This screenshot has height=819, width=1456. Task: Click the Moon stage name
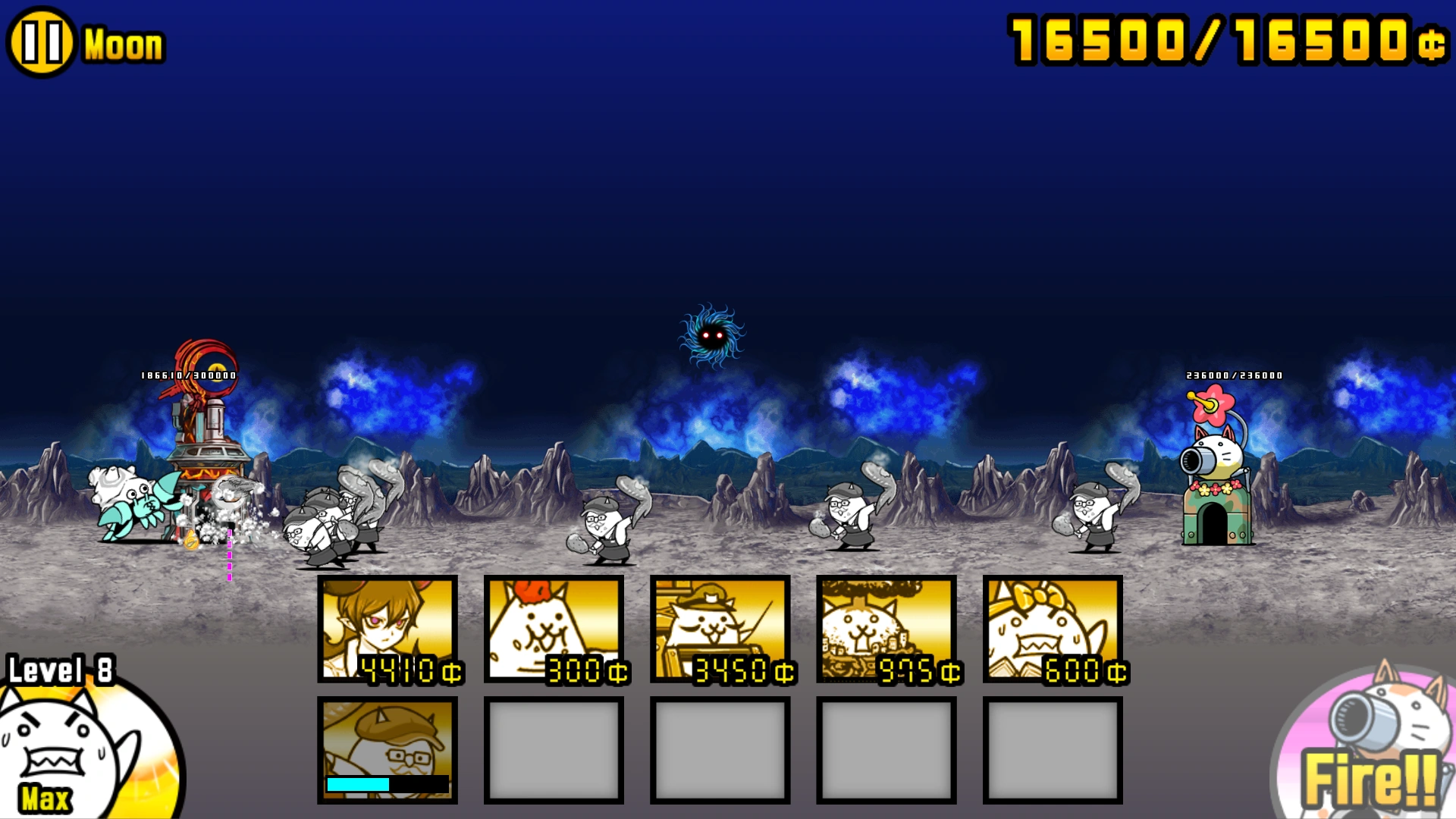121,43
